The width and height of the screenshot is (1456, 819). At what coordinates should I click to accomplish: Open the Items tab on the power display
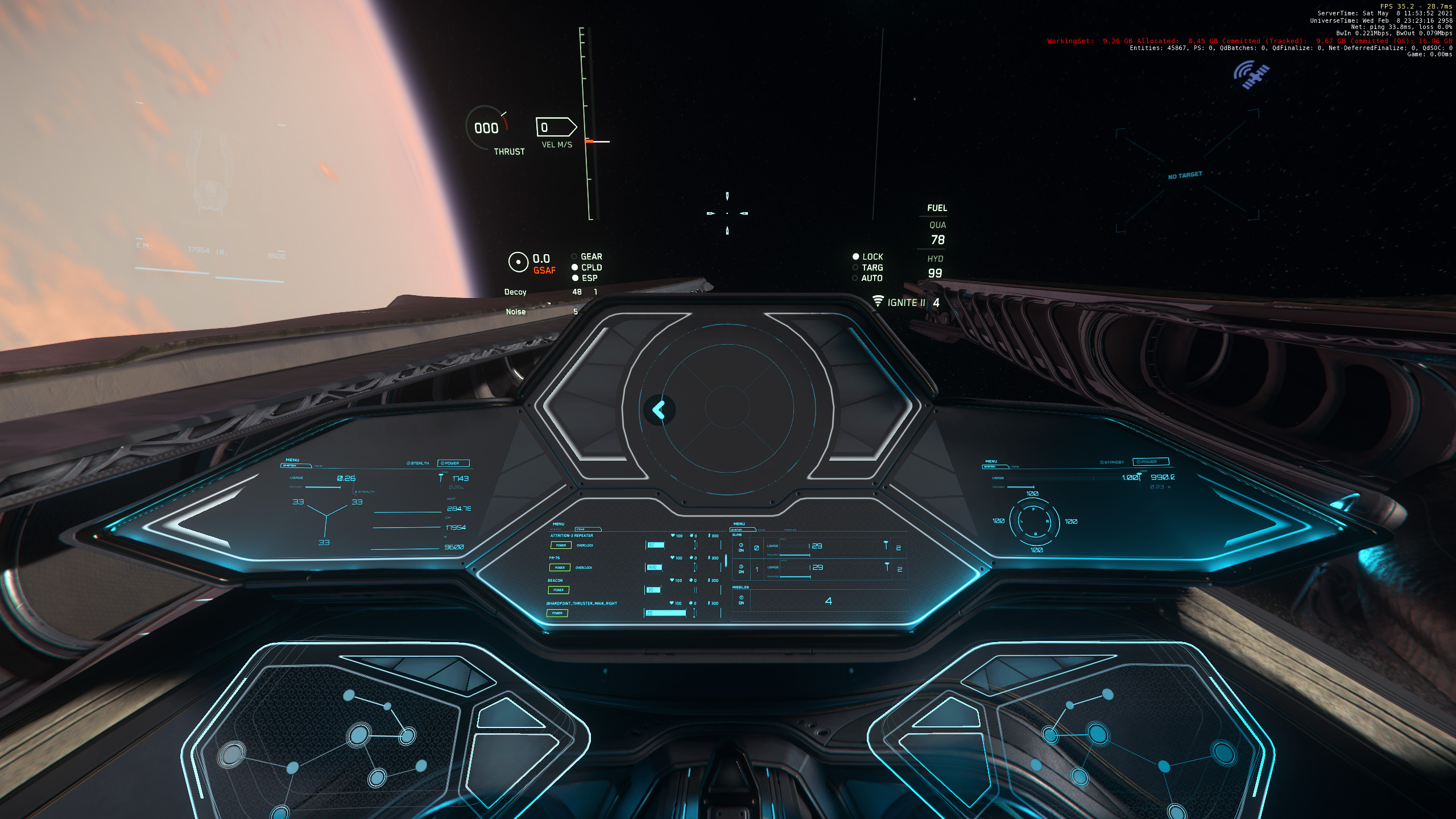click(x=318, y=466)
